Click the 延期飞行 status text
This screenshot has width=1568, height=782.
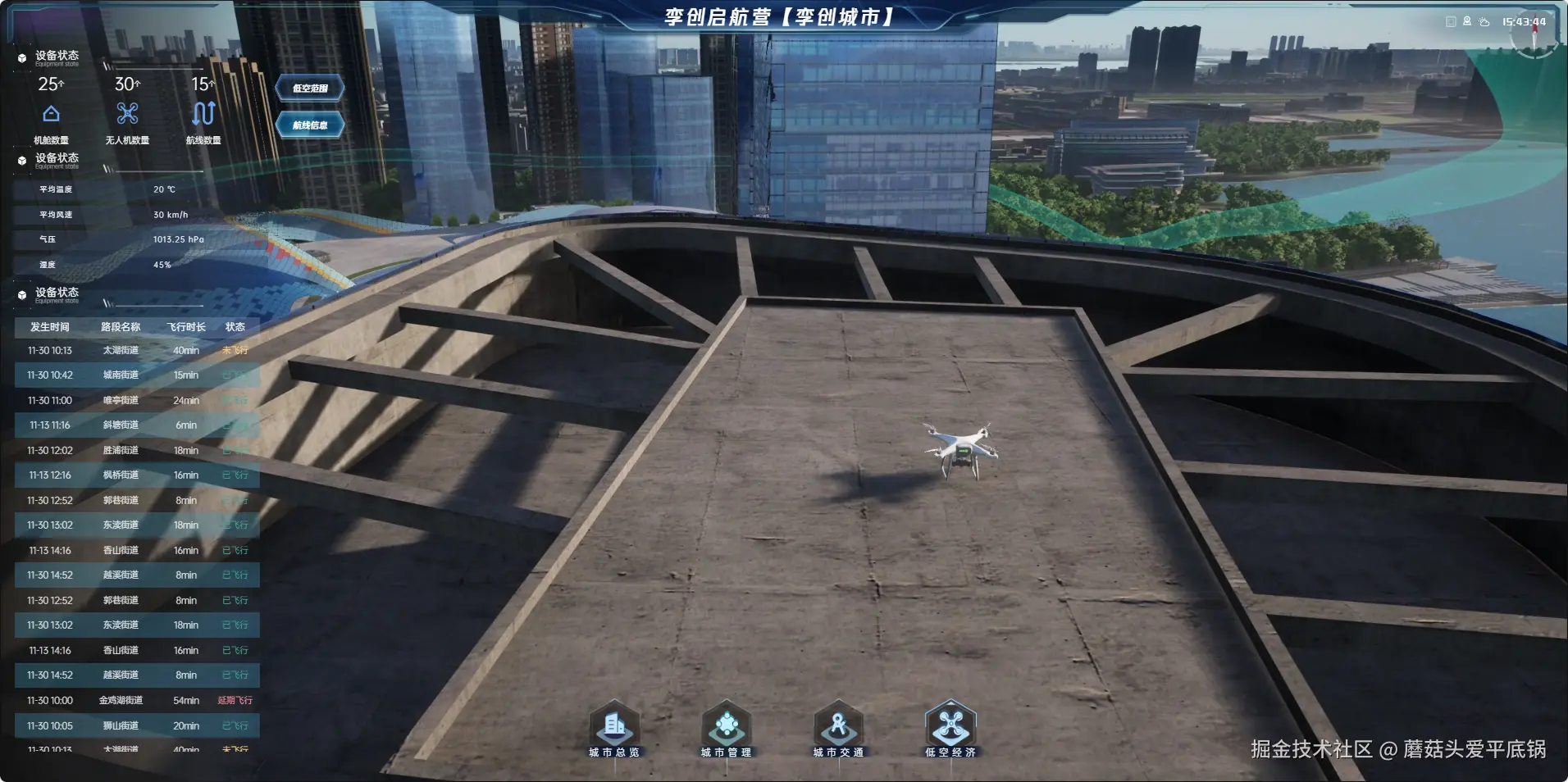click(x=235, y=700)
